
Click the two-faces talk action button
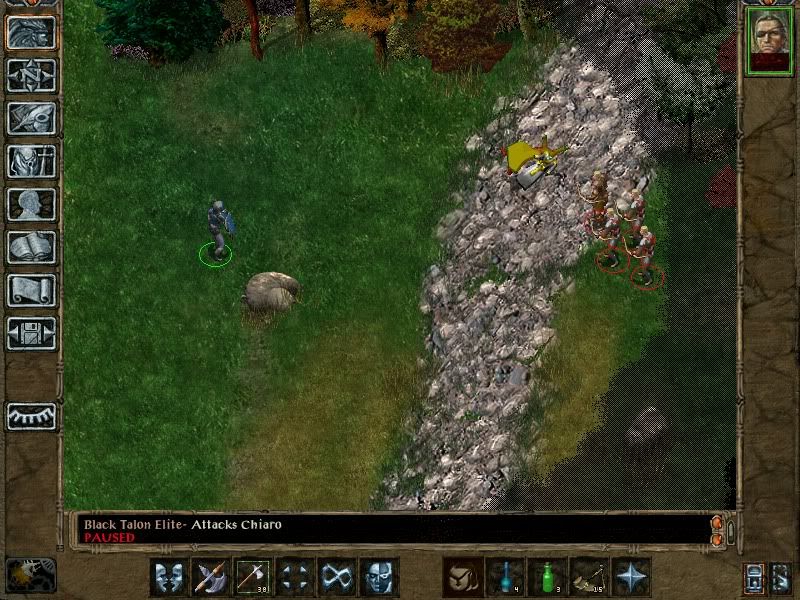point(169,577)
